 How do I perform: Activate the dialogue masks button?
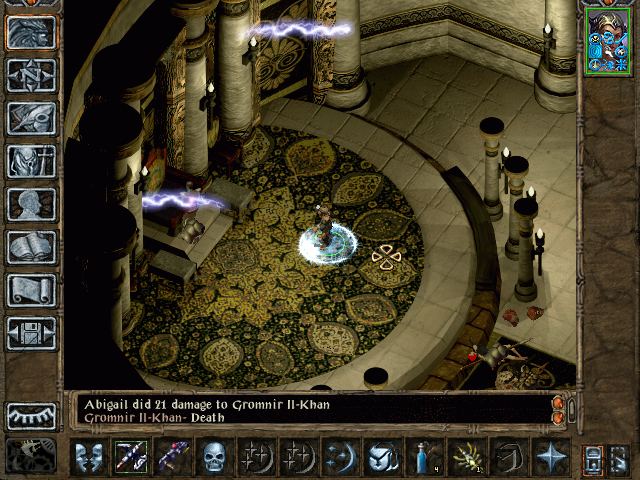click(x=88, y=457)
